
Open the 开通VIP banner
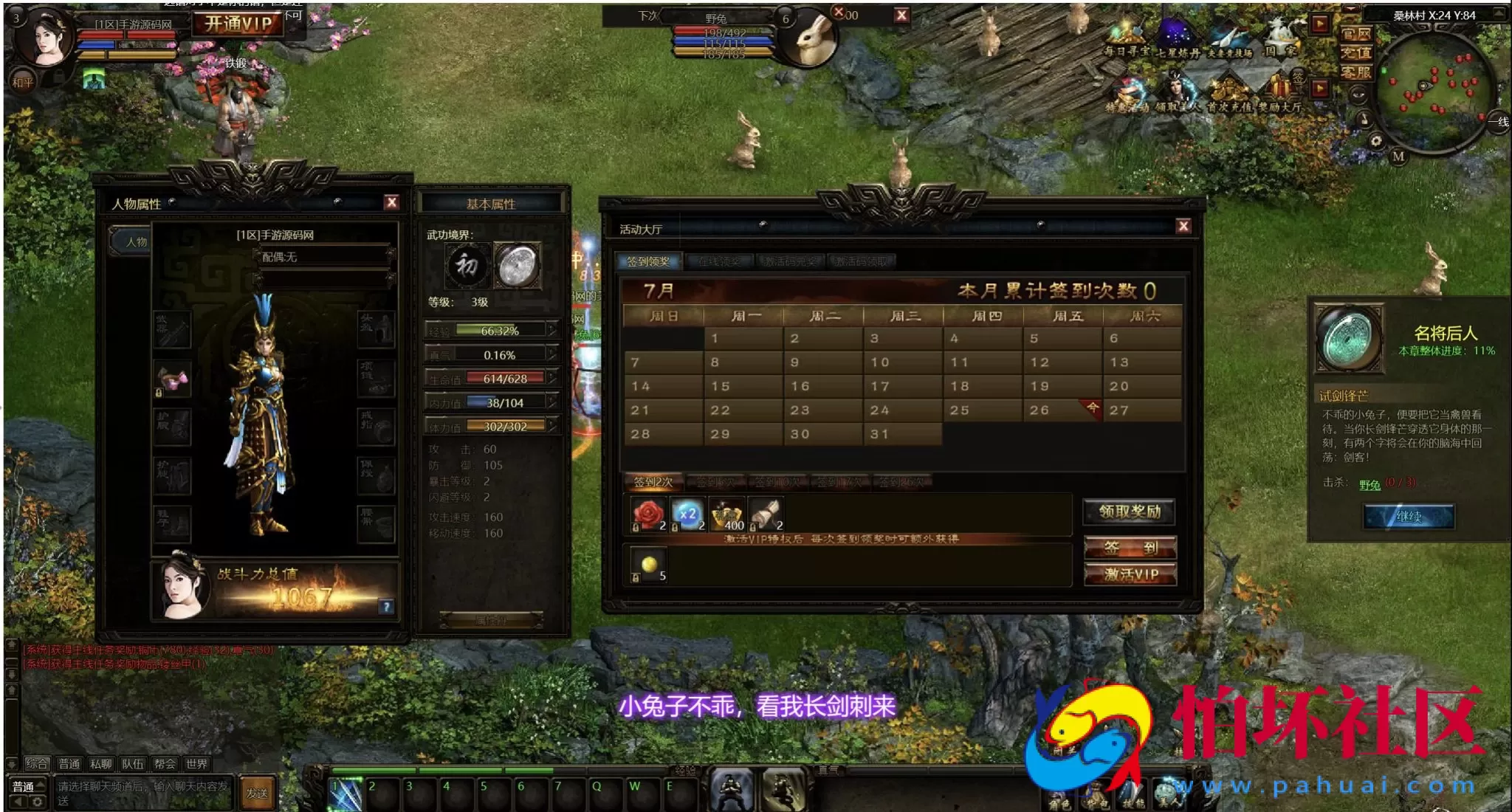[x=238, y=24]
